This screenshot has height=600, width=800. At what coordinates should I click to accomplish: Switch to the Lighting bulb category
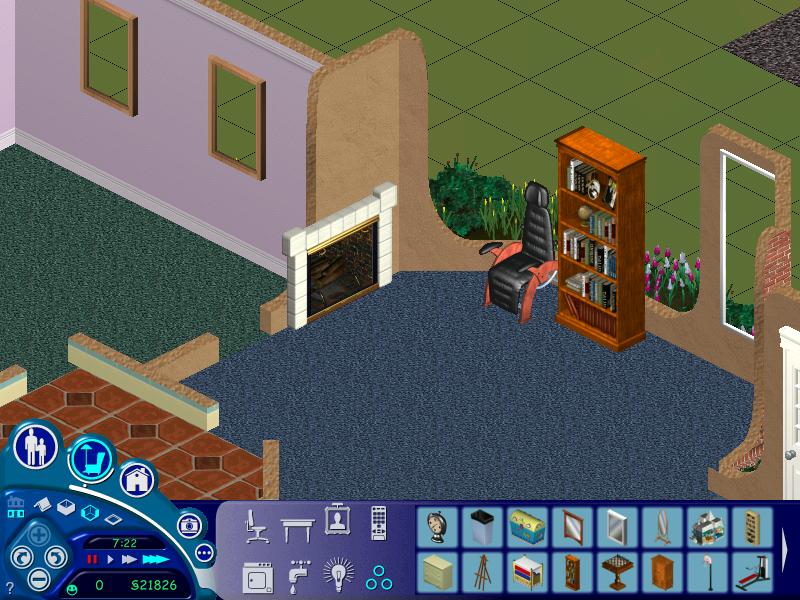(x=338, y=575)
